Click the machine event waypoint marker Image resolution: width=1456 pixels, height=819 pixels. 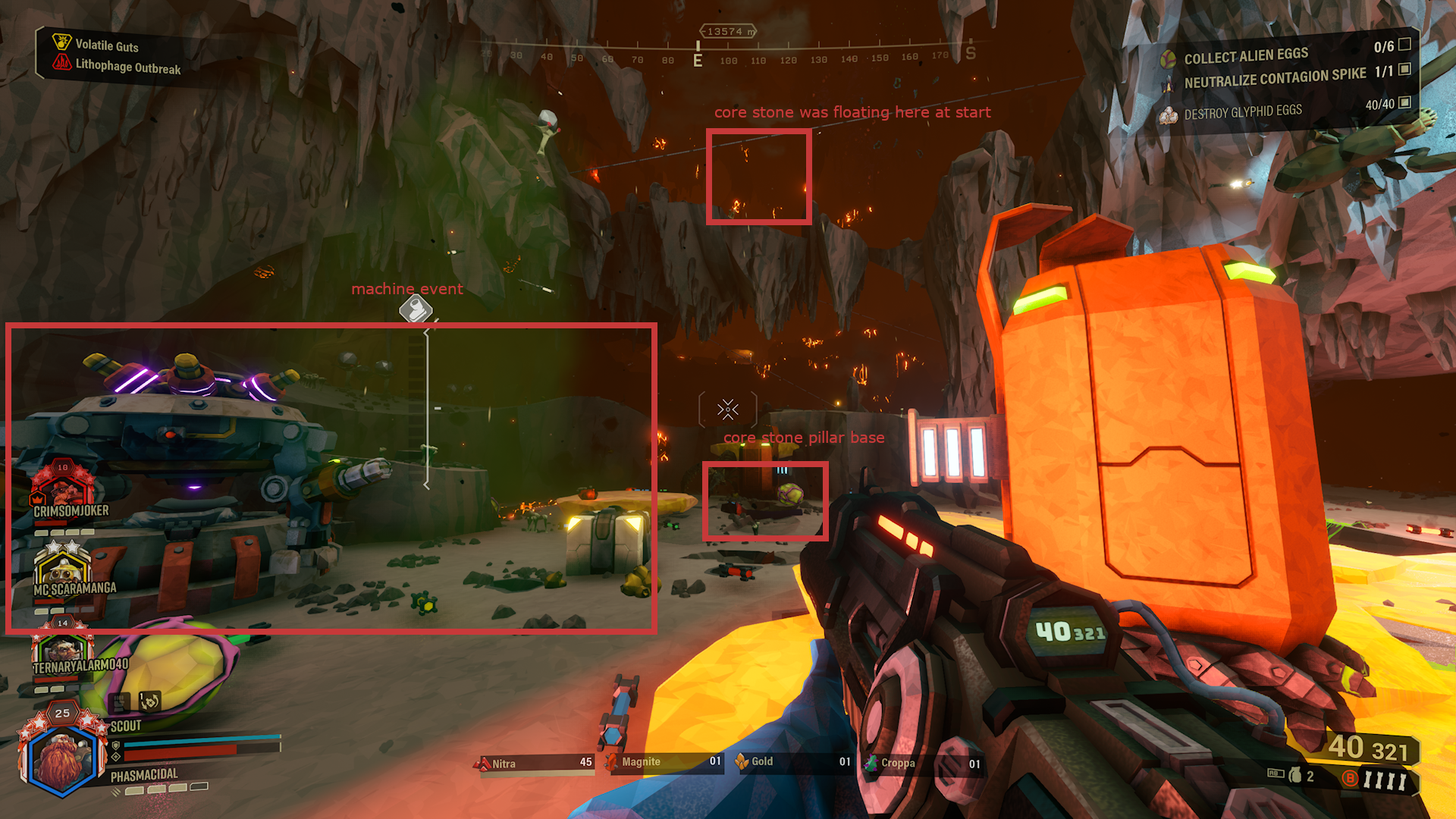[416, 309]
